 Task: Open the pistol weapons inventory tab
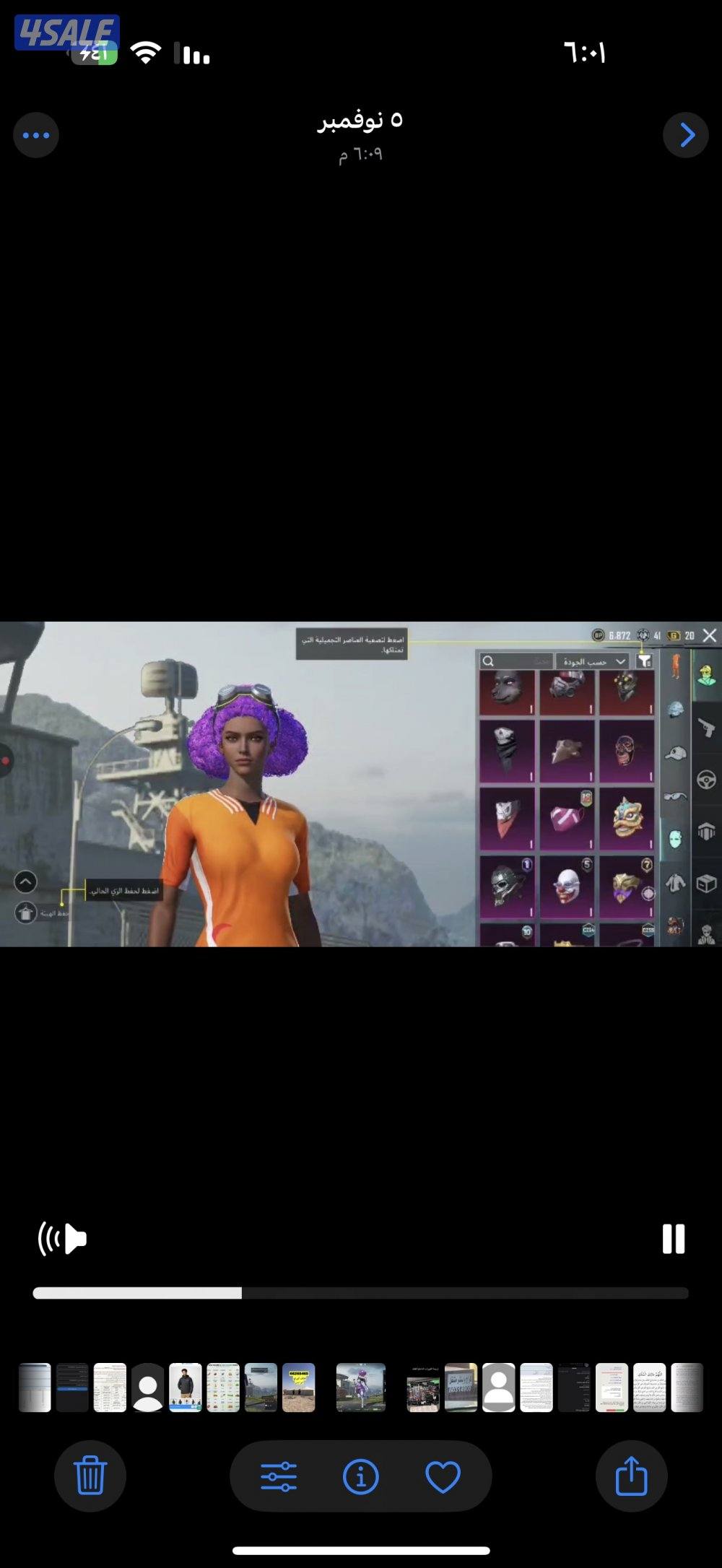coord(706,726)
